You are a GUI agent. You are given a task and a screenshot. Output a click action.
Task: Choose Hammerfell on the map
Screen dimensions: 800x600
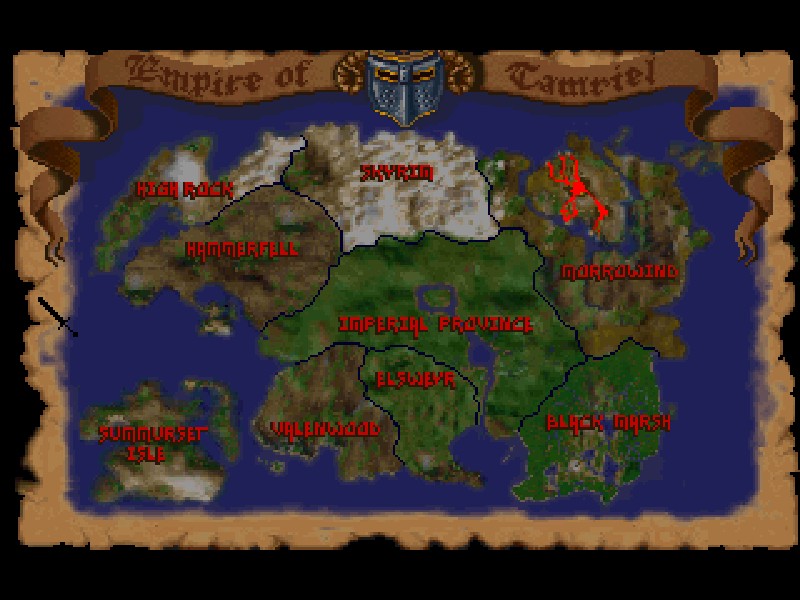[242, 250]
